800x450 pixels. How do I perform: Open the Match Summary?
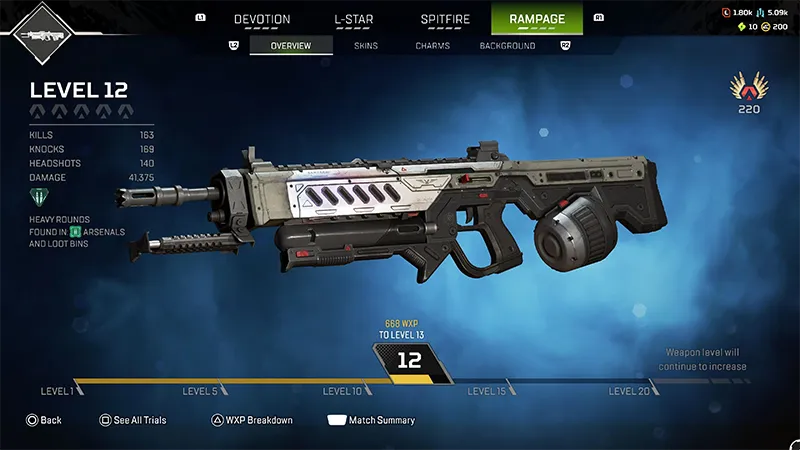pyautogui.click(x=371, y=420)
